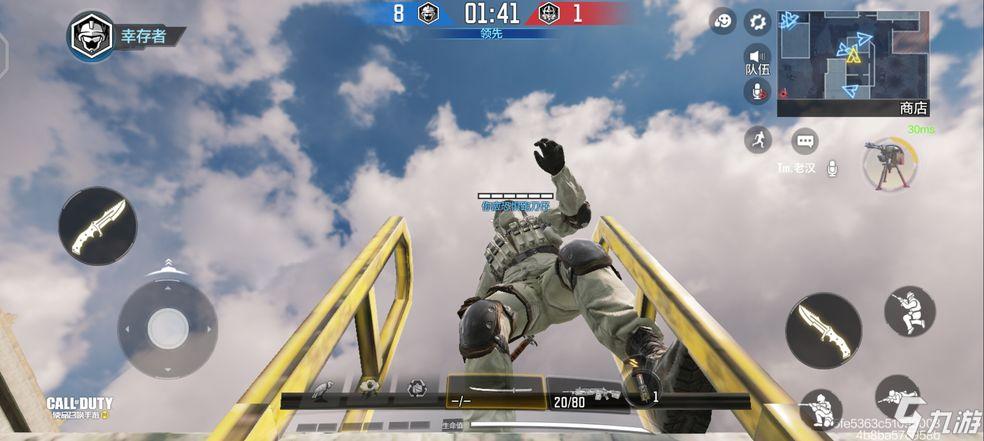
Task: Tap the movement joystick center
Action: pos(167,329)
